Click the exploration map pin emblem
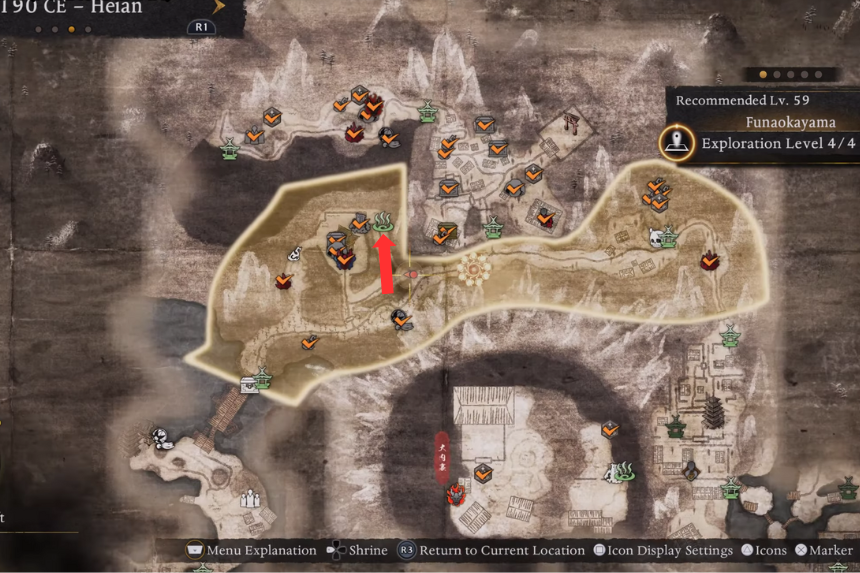The height and width of the screenshot is (573, 860). pos(679,143)
